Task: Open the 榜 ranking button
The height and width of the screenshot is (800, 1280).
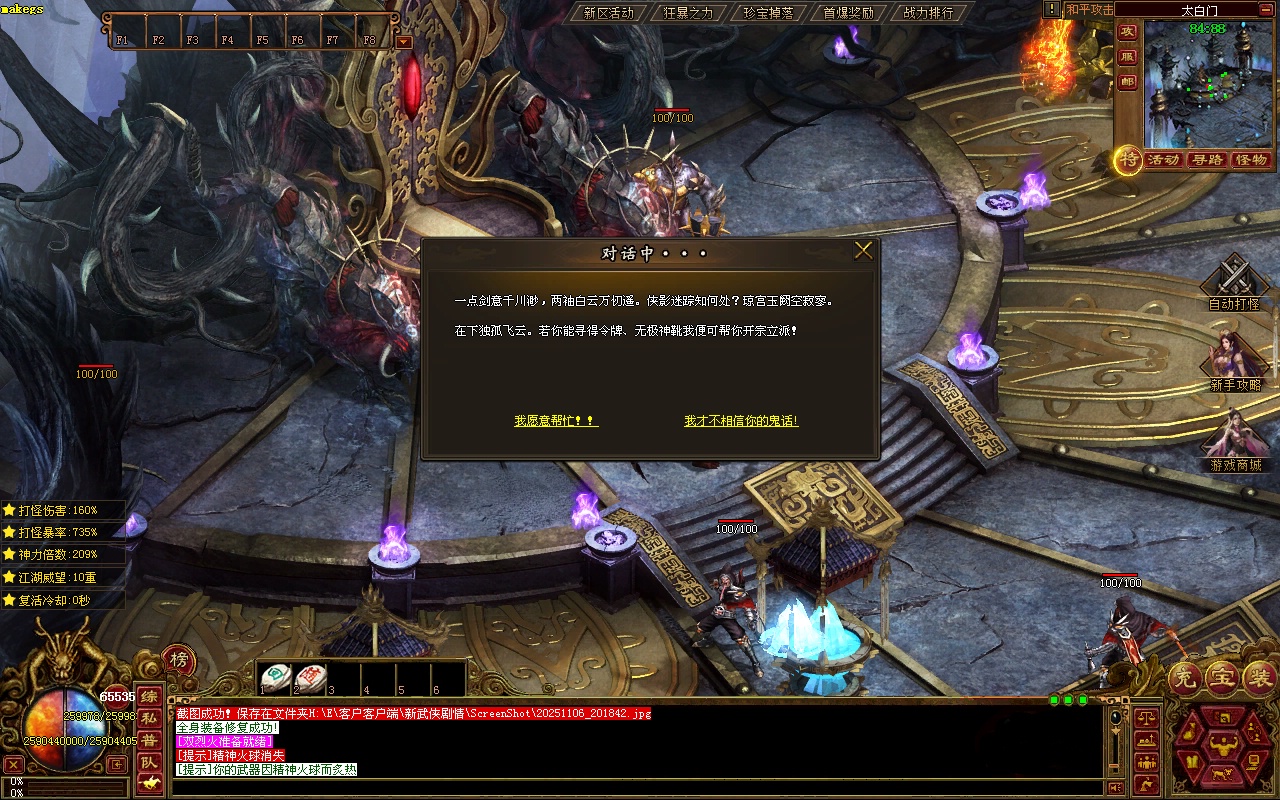Action: pos(178,659)
